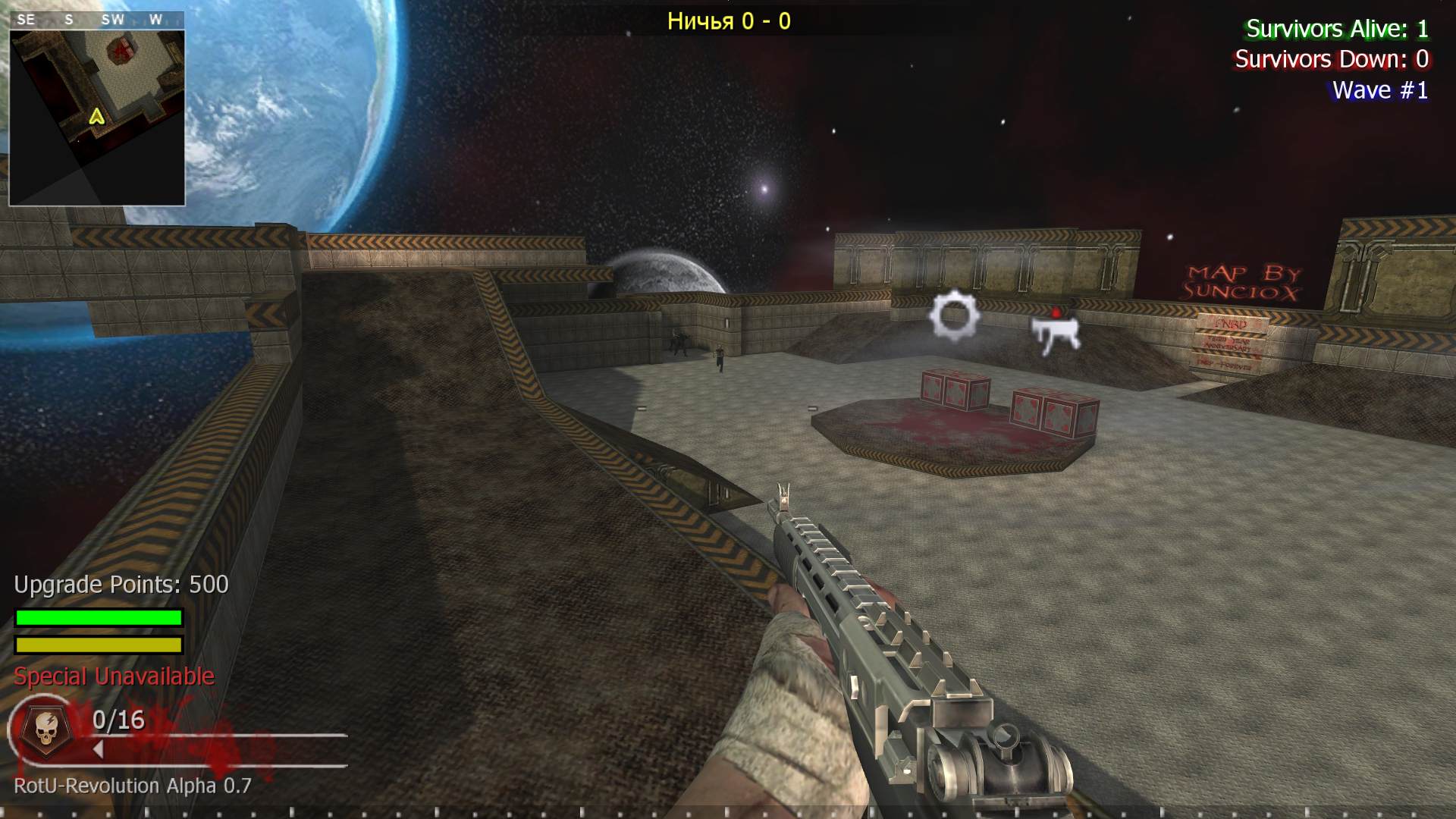Click the red flag above the turret icon
Image resolution: width=1456 pixels, height=819 pixels.
pos(1056,313)
